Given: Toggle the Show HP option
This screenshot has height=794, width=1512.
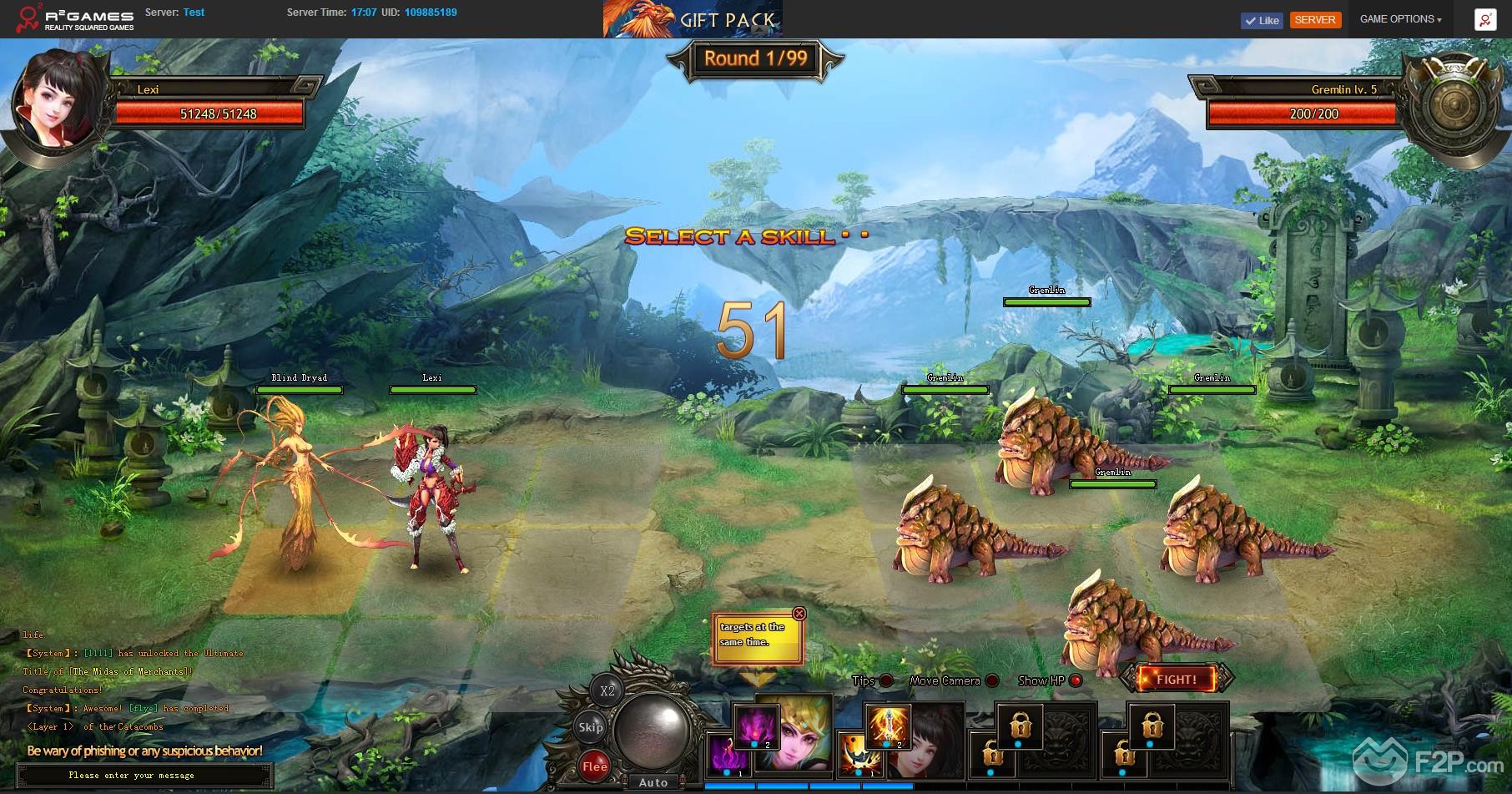Looking at the screenshot, I should pyautogui.click(x=1076, y=680).
